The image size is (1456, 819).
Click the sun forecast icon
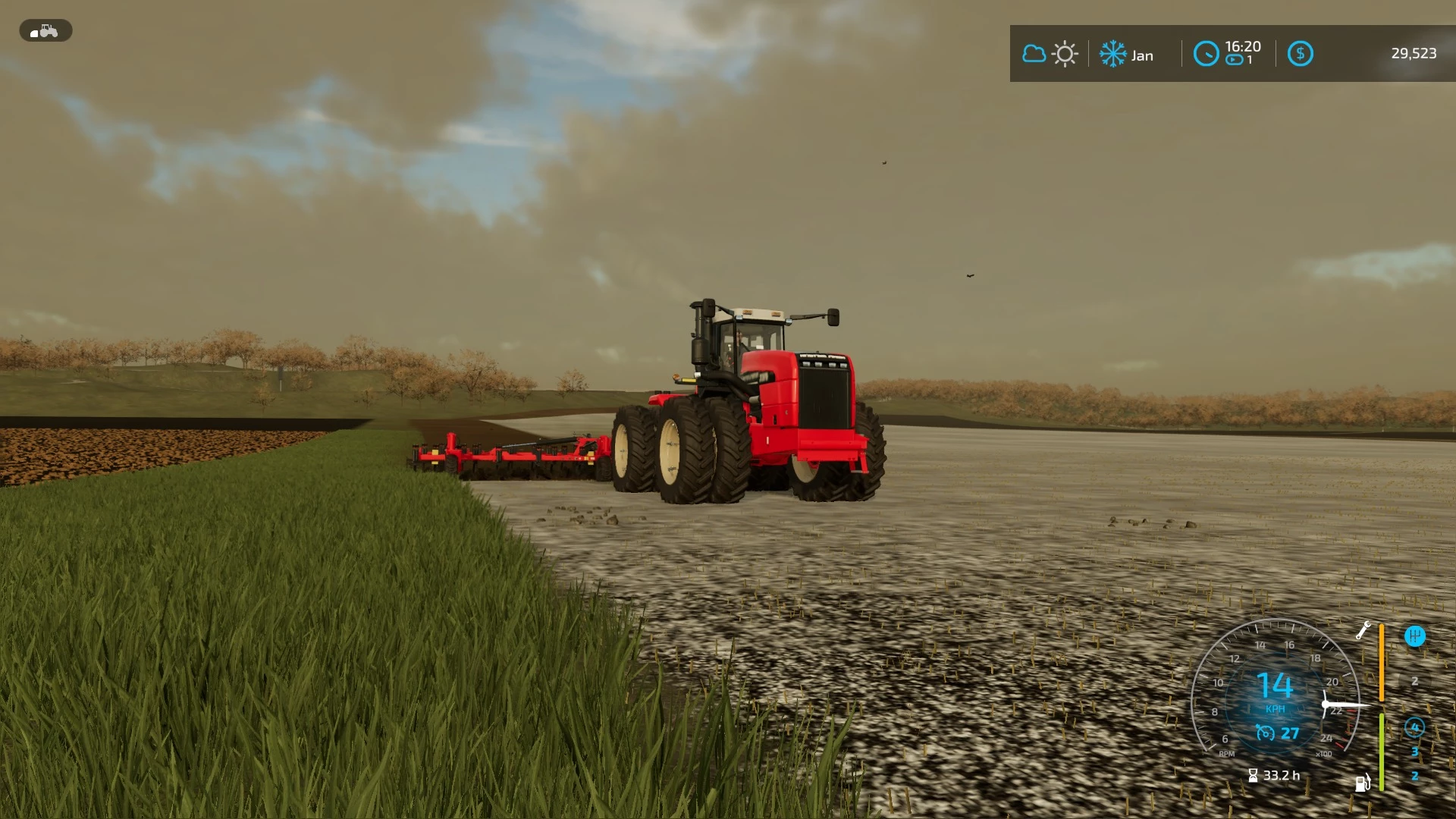1065,54
